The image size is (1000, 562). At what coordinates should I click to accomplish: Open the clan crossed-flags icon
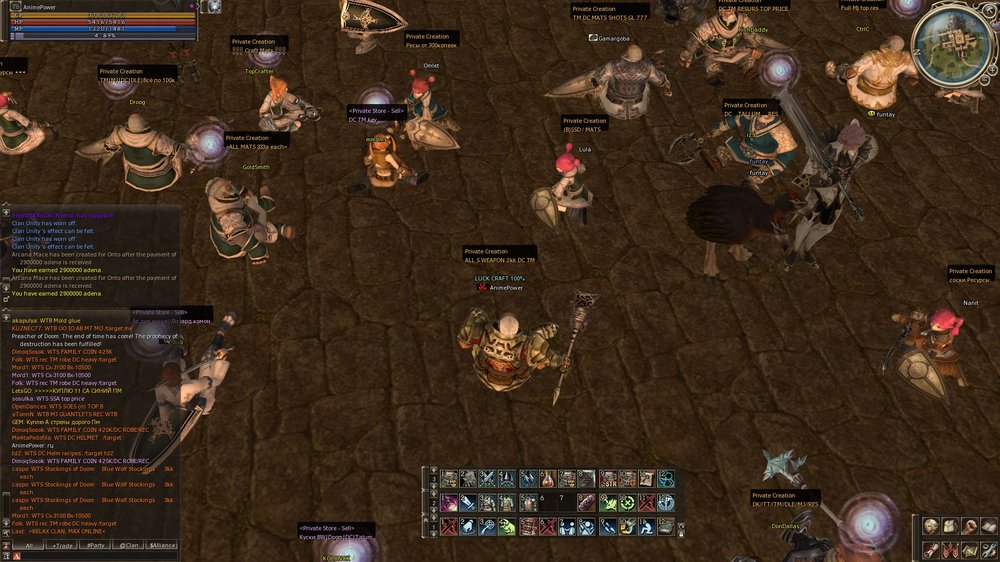tap(950, 549)
